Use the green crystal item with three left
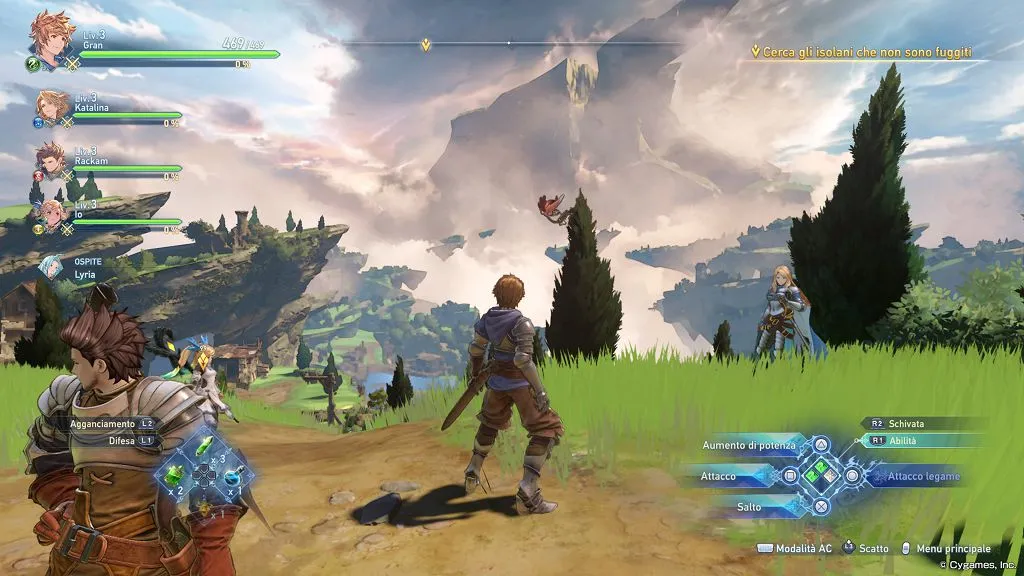Screen dimensions: 1024x576 tap(203, 445)
